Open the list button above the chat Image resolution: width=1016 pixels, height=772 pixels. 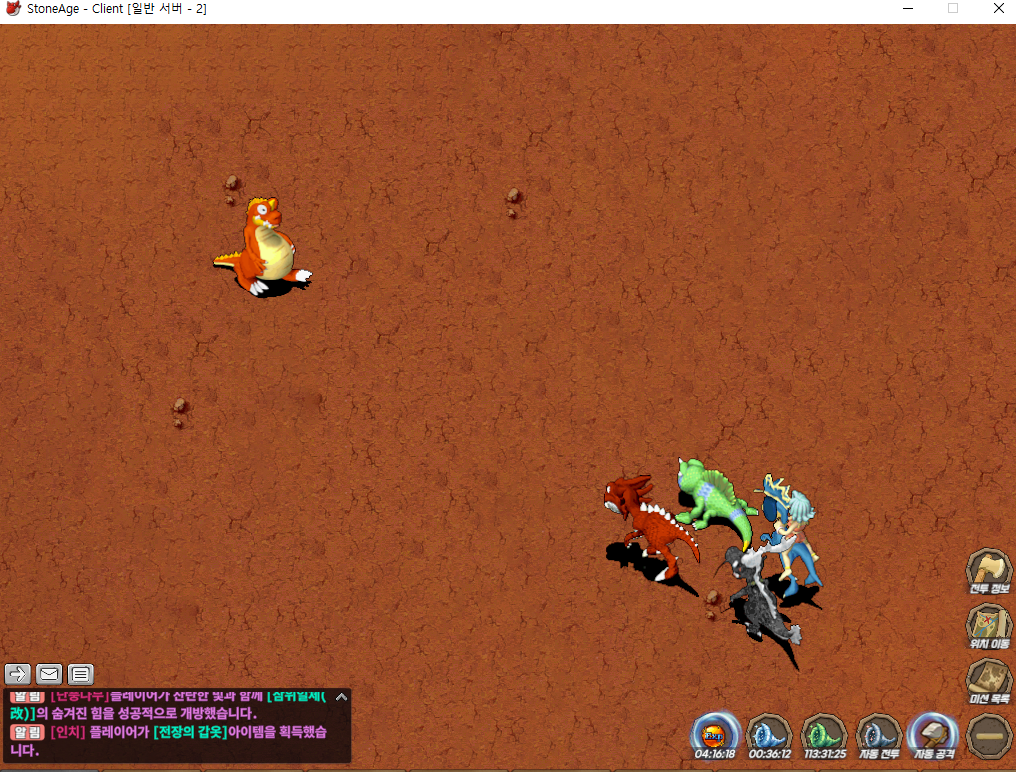(x=81, y=674)
